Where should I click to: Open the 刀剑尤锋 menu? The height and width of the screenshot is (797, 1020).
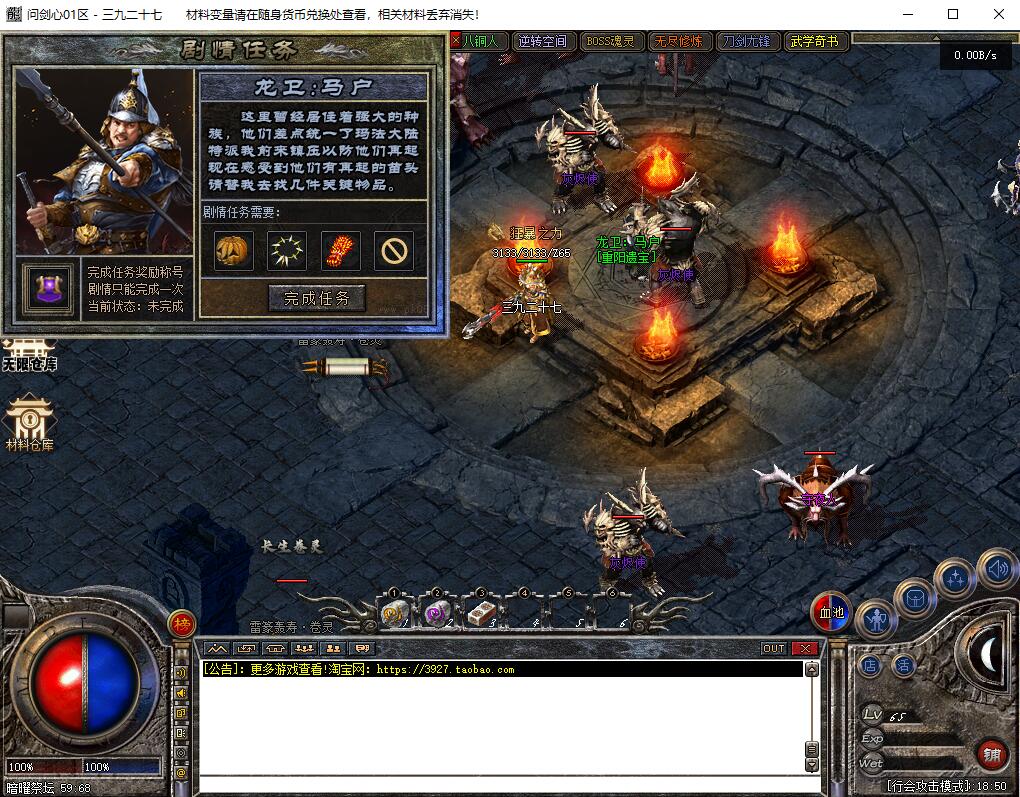(747, 41)
